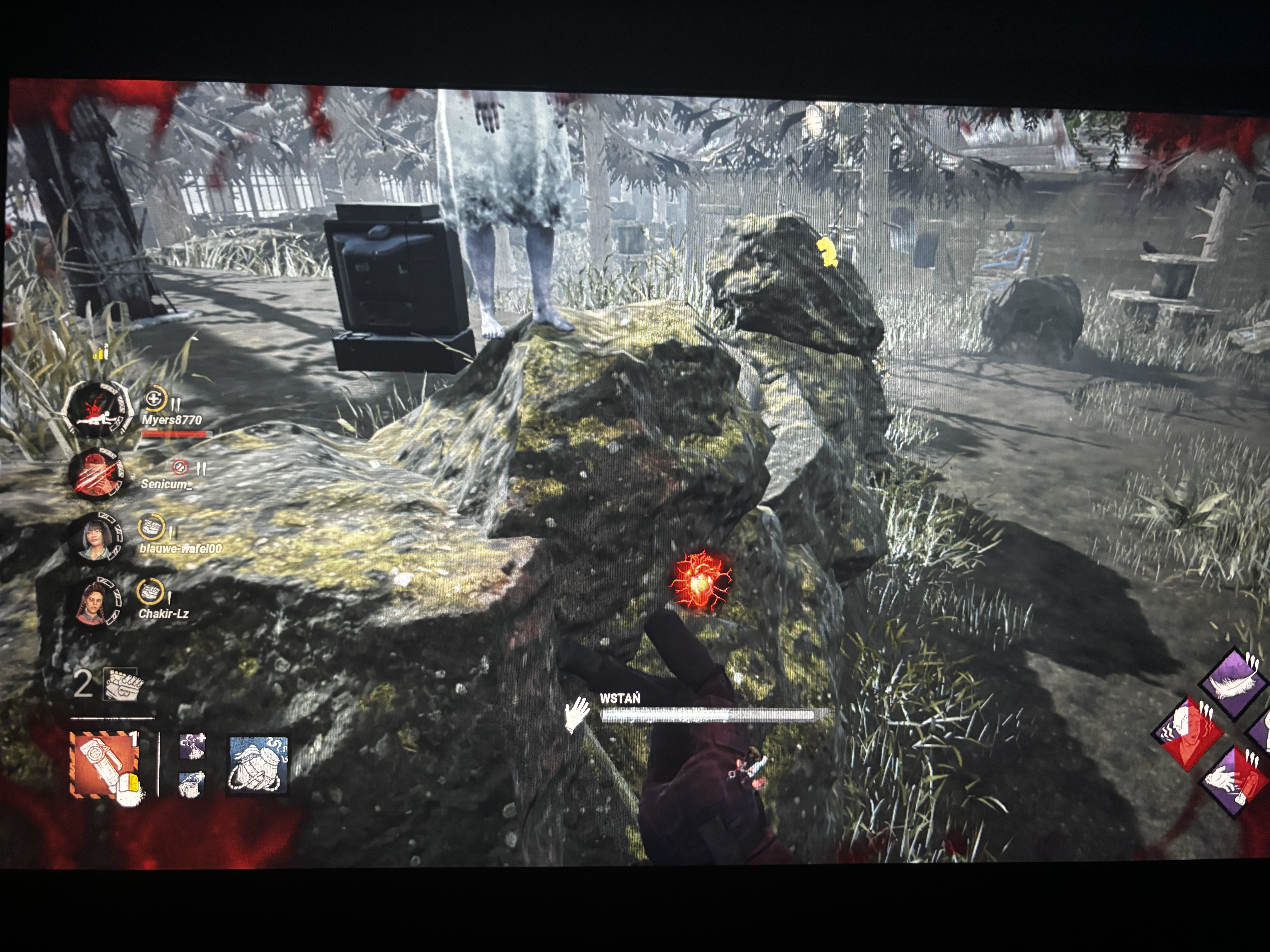
Task: Click Myers8770's healing action indicator
Action: click(x=154, y=398)
